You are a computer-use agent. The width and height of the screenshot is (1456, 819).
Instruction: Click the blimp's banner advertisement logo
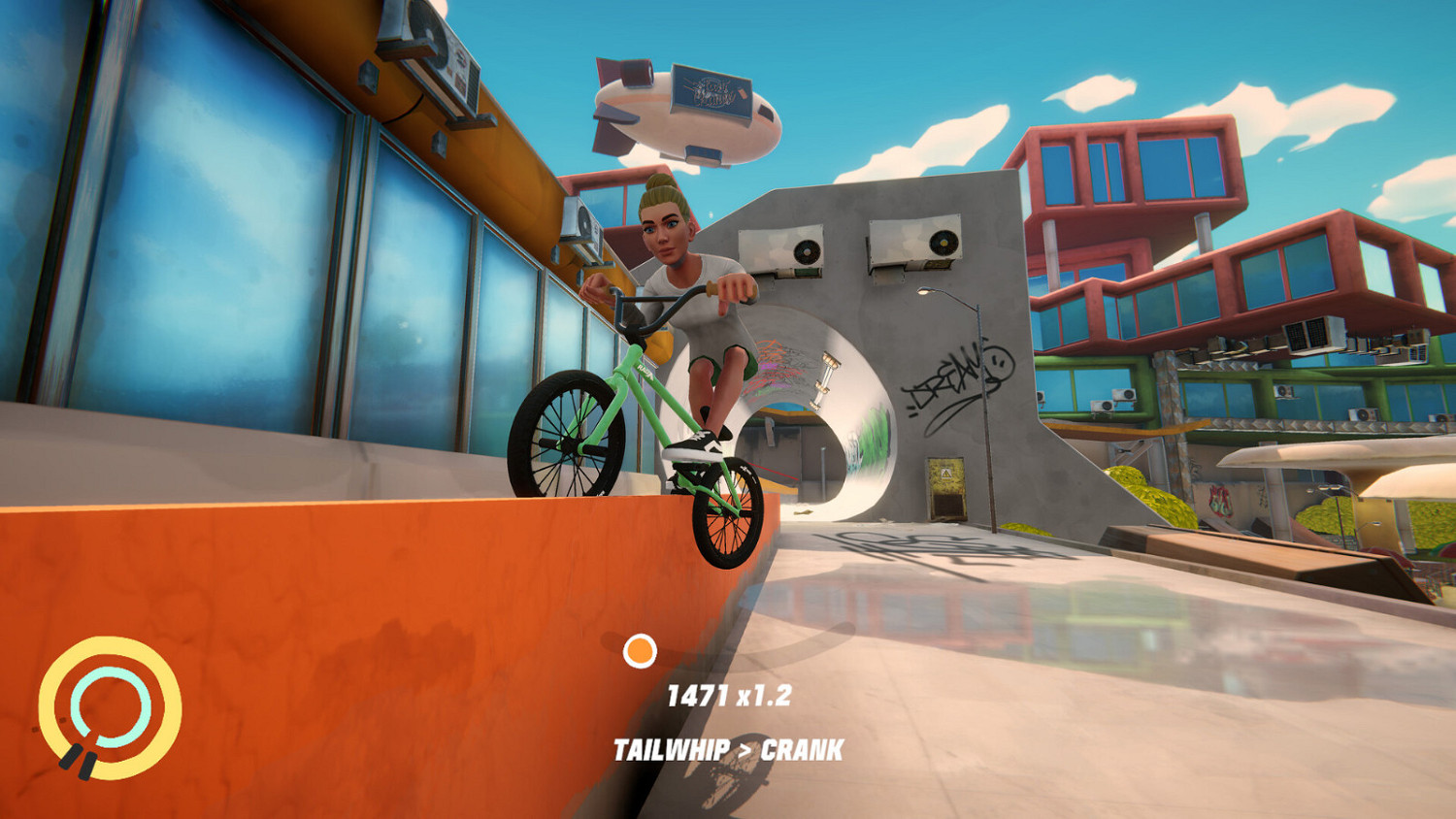click(711, 92)
